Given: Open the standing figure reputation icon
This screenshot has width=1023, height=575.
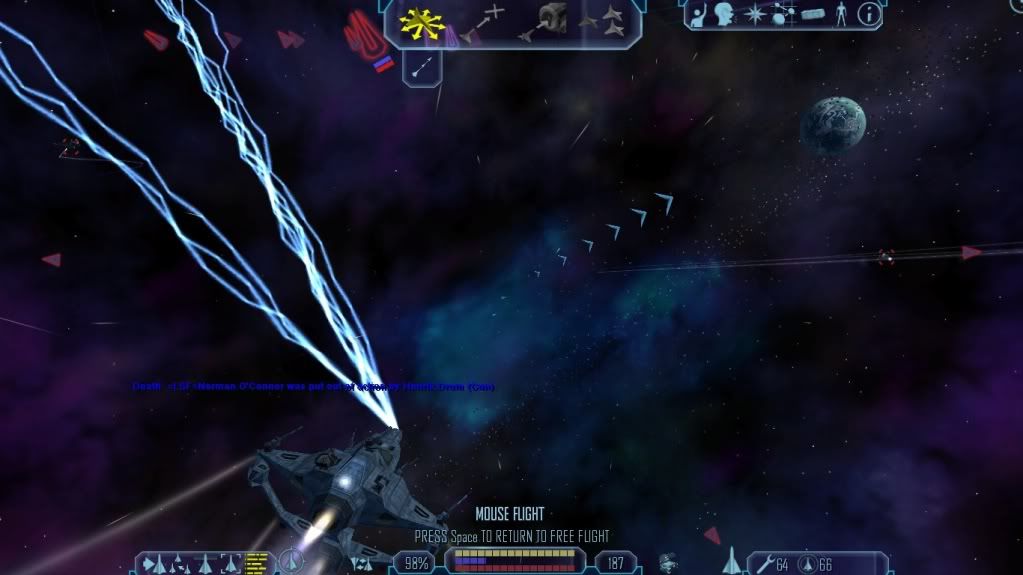Looking at the screenshot, I should pyautogui.click(x=840, y=16).
